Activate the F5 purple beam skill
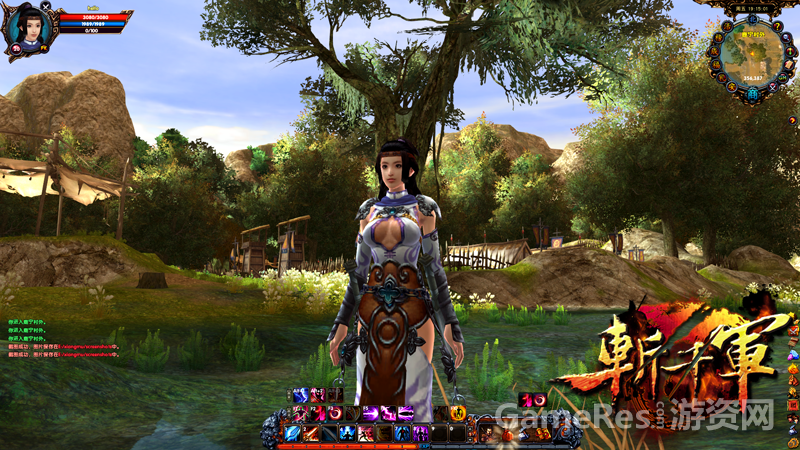 point(370,413)
